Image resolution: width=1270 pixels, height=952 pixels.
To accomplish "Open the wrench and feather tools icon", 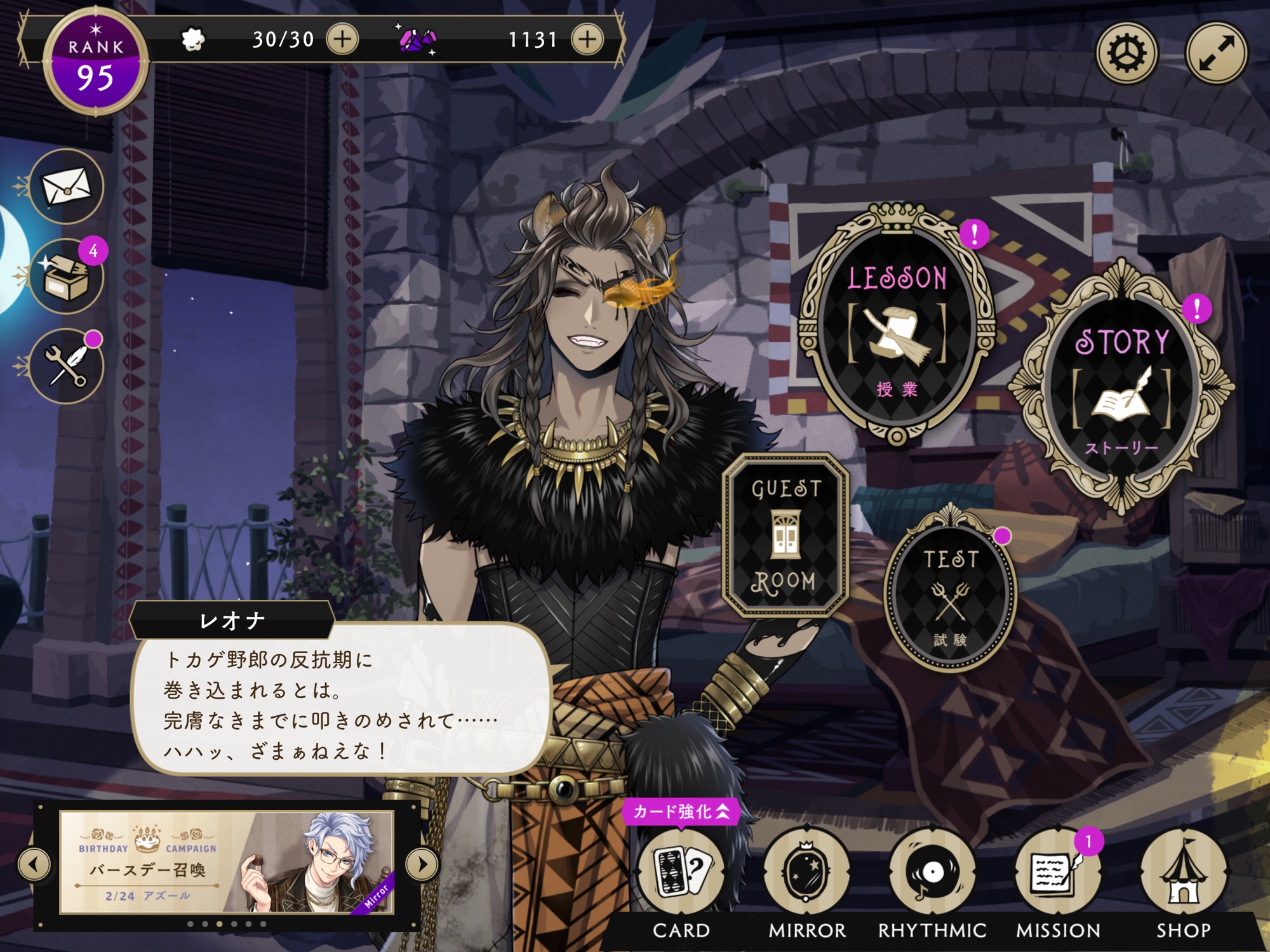I will [66, 366].
